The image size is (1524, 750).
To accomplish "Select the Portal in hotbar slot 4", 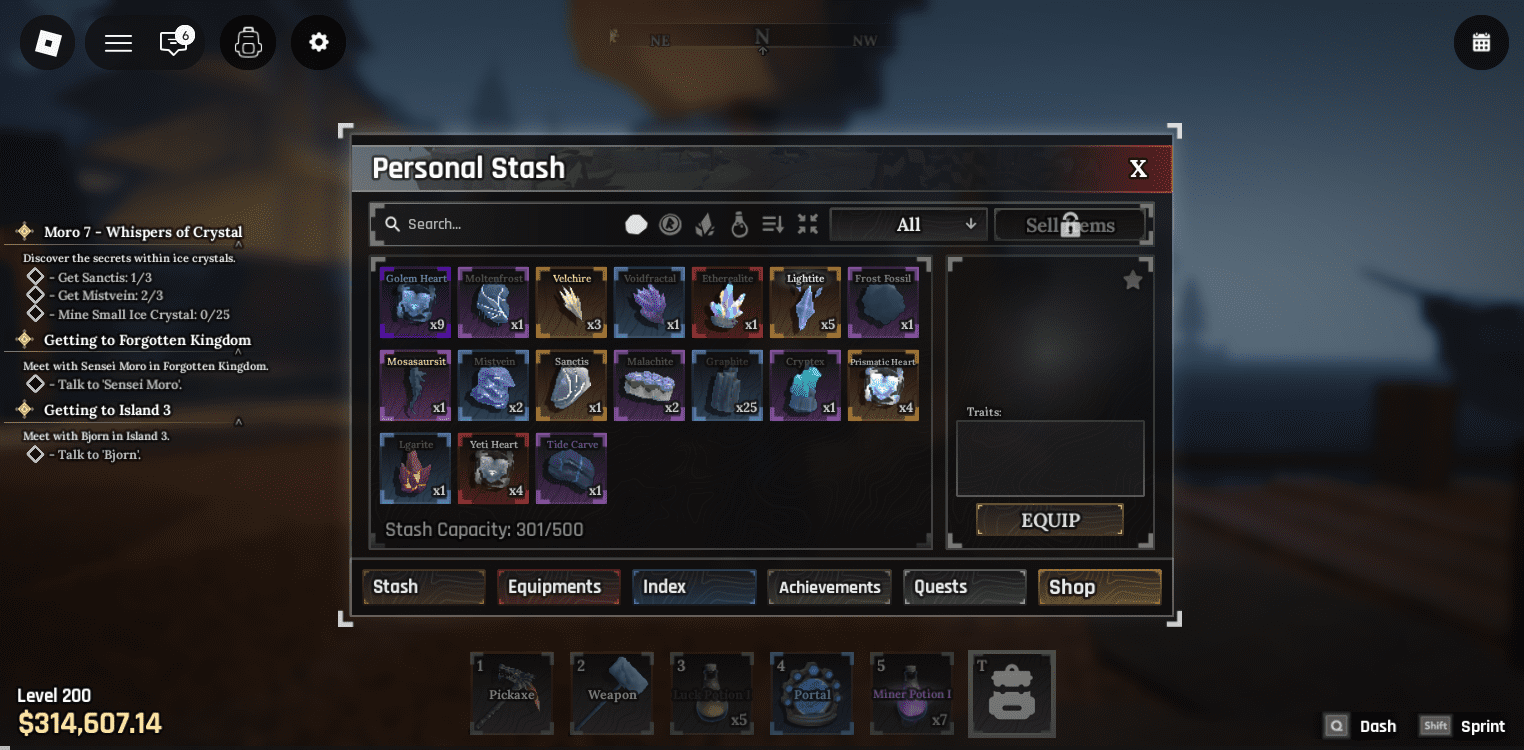I will point(811,693).
